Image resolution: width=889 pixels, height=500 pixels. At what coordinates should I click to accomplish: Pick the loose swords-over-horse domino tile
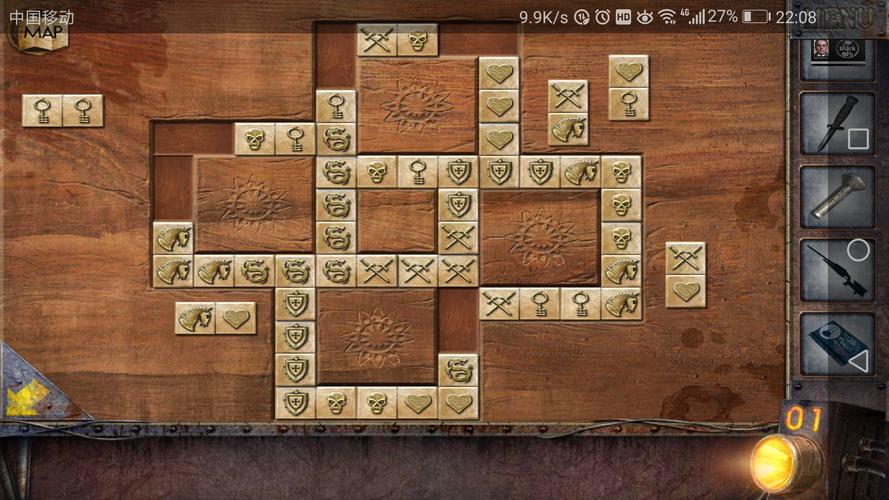click(568, 112)
